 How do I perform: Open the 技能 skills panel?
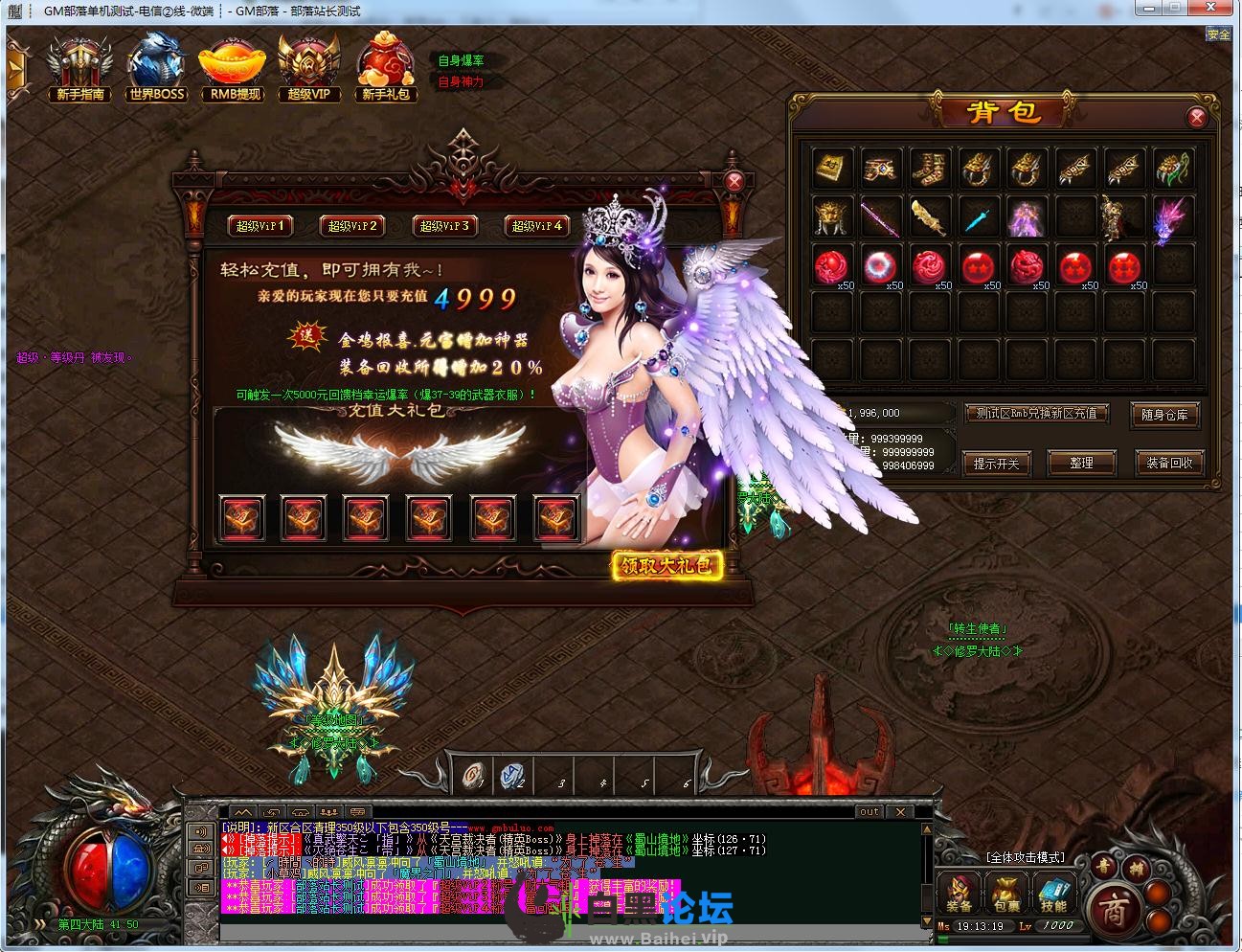coord(1053,895)
